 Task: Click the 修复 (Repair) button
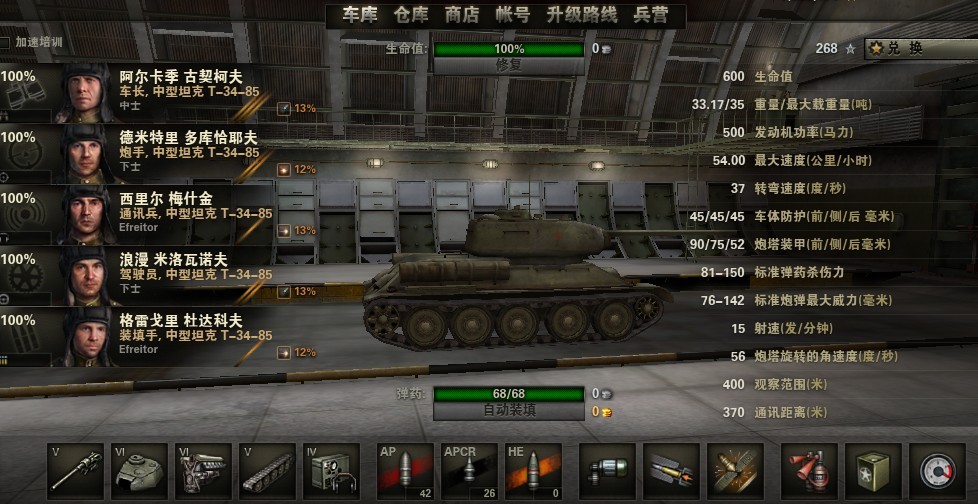[509, 65]
